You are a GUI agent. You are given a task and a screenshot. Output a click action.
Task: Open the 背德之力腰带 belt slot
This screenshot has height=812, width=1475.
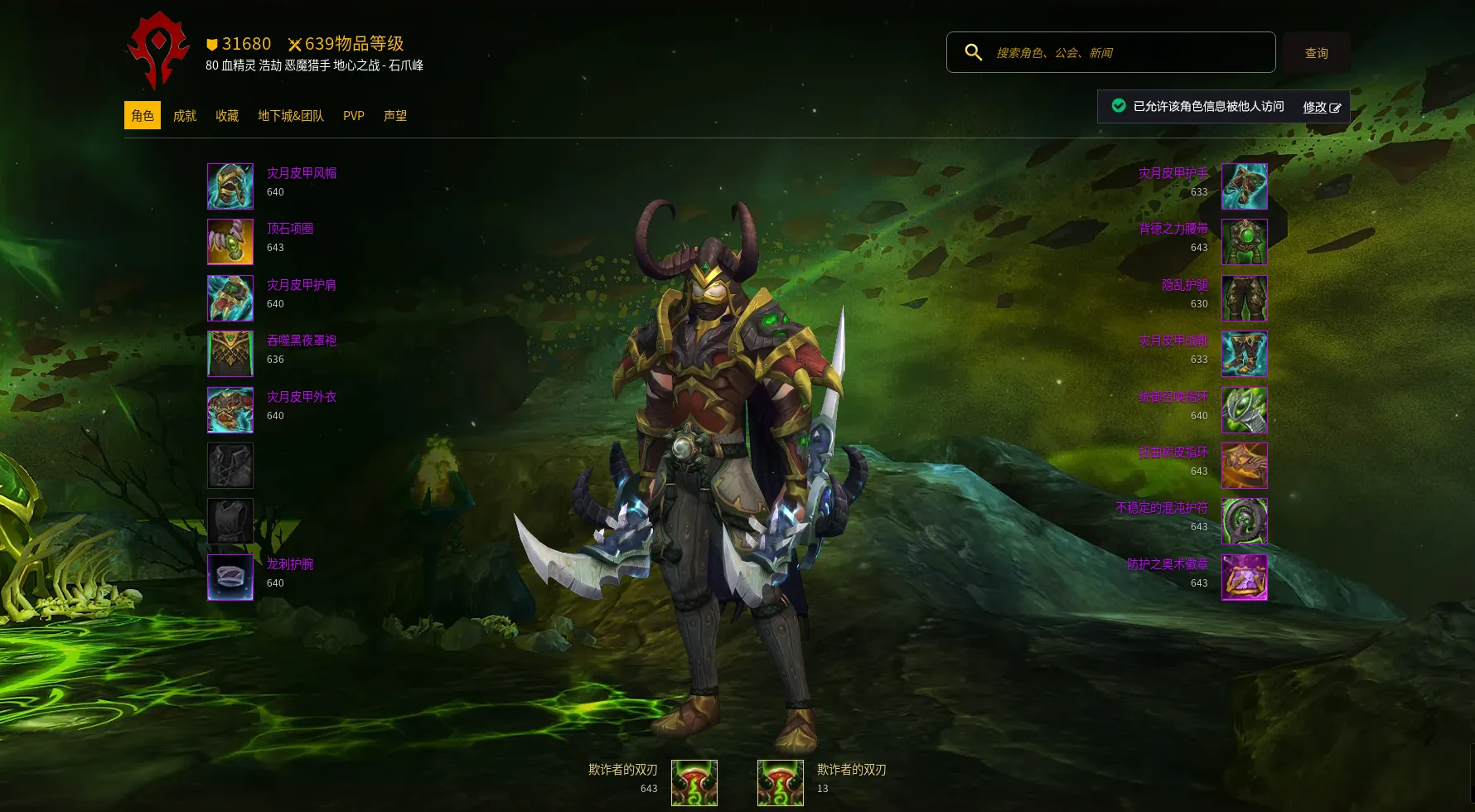click(x=1244, y=242)
